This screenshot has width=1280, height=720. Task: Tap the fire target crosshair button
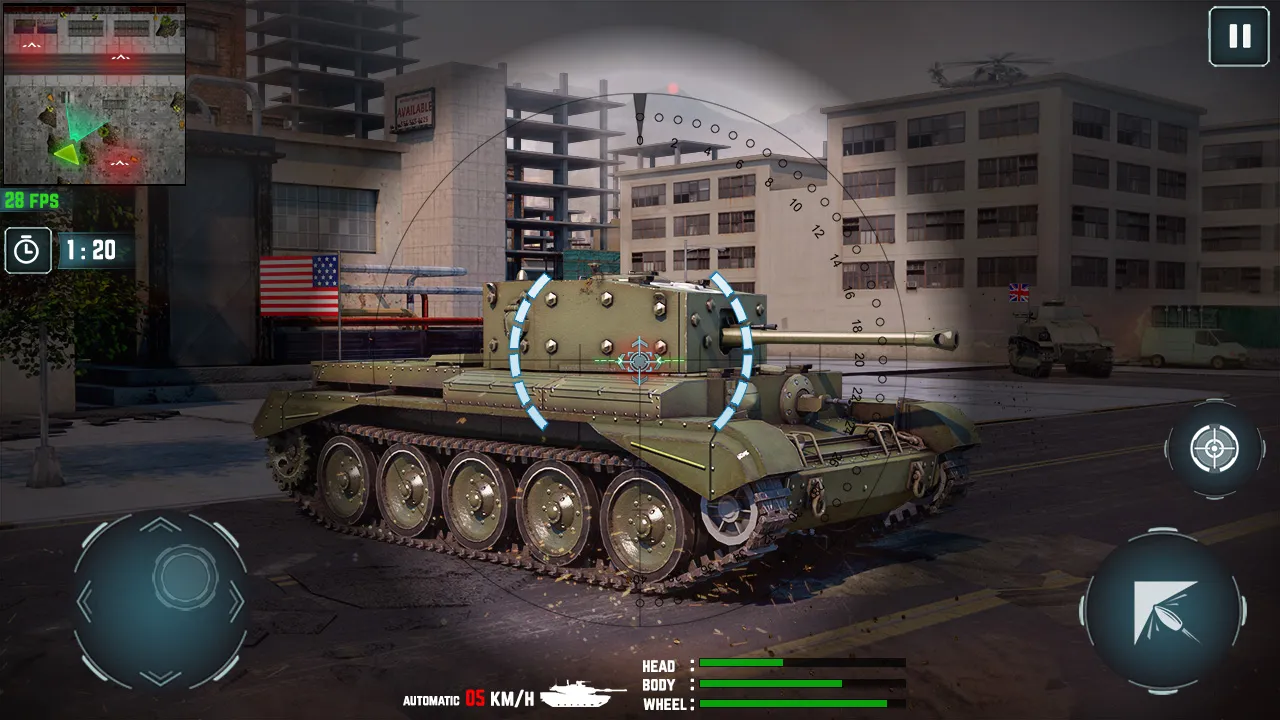(1213, 449)
